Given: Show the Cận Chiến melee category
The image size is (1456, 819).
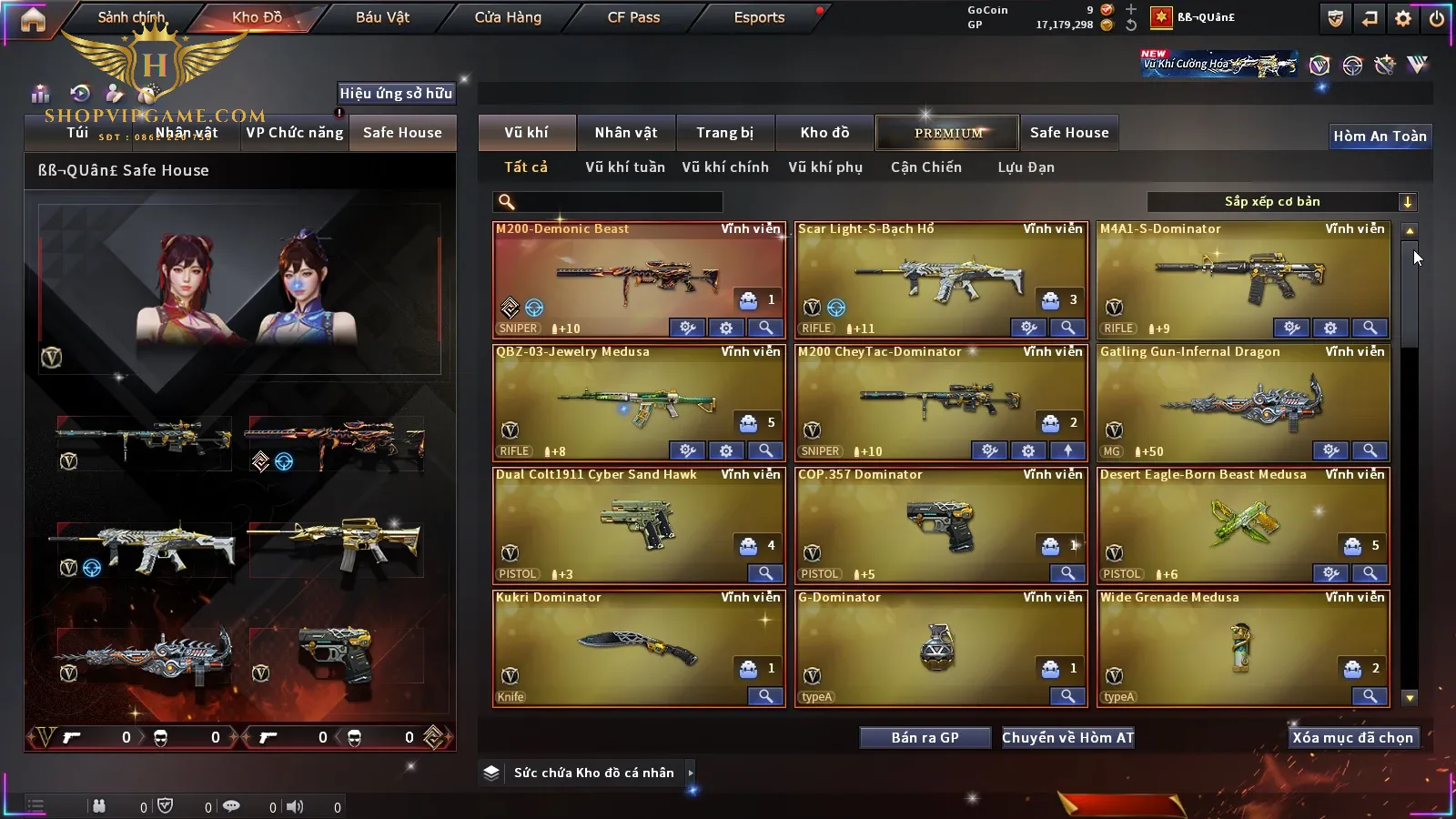Looking at the screenshot, I should tap(925, 167).
